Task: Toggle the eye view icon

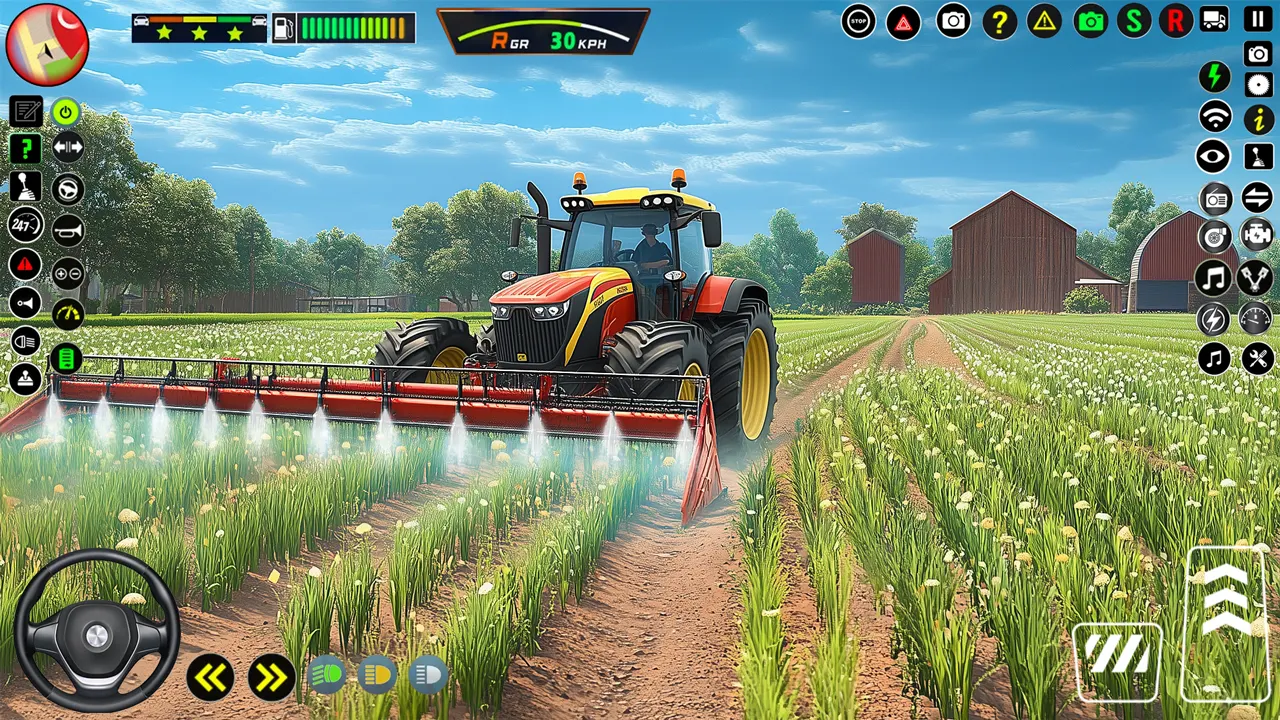Action: point(1214,156)
